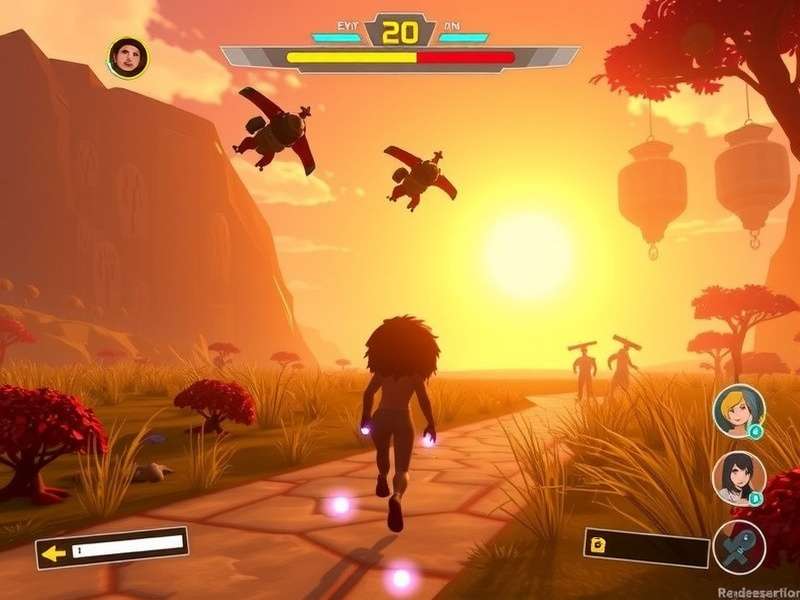Activate the crossed-tools ability icon
Image resolution: width=800 pixels, height=600 pixels.
(x=739, y=547)
